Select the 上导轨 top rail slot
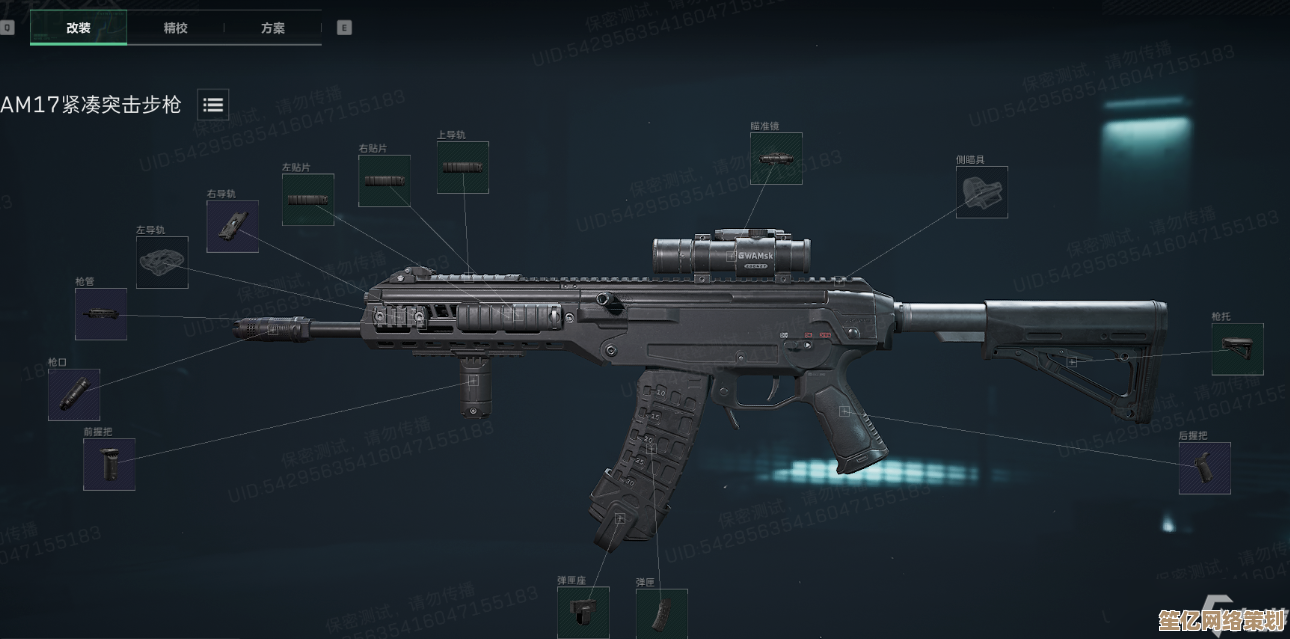Screen dimensions: 1290x639 (x=463, y=167)
